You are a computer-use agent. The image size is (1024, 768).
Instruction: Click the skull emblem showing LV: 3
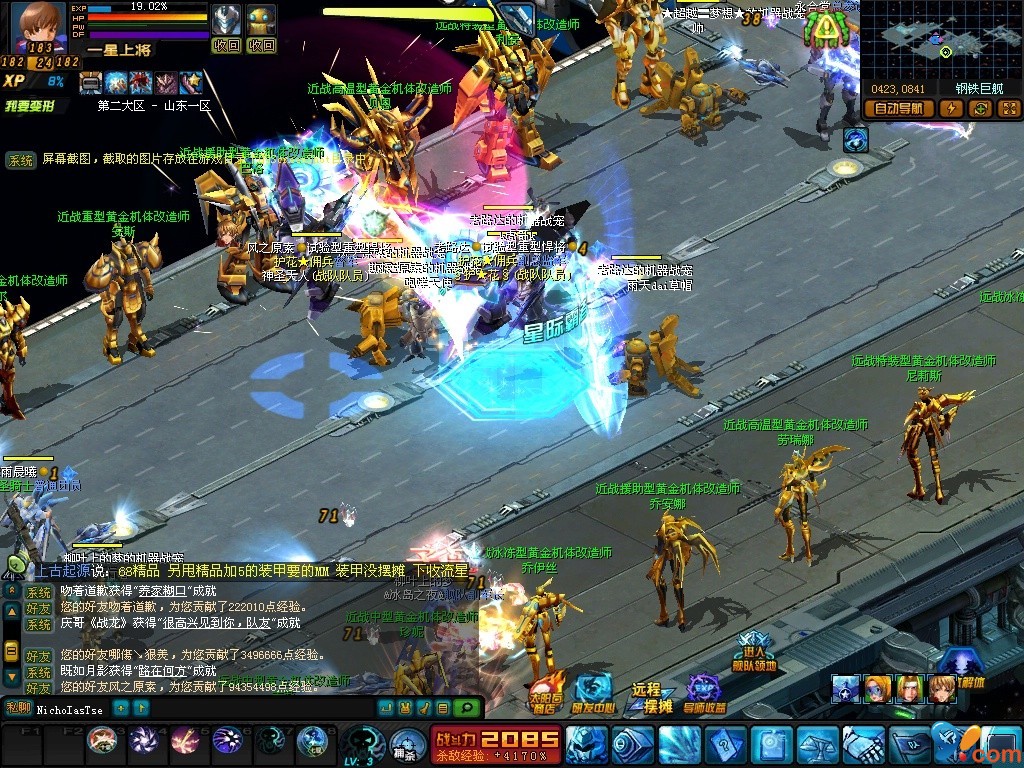(360, 743)
